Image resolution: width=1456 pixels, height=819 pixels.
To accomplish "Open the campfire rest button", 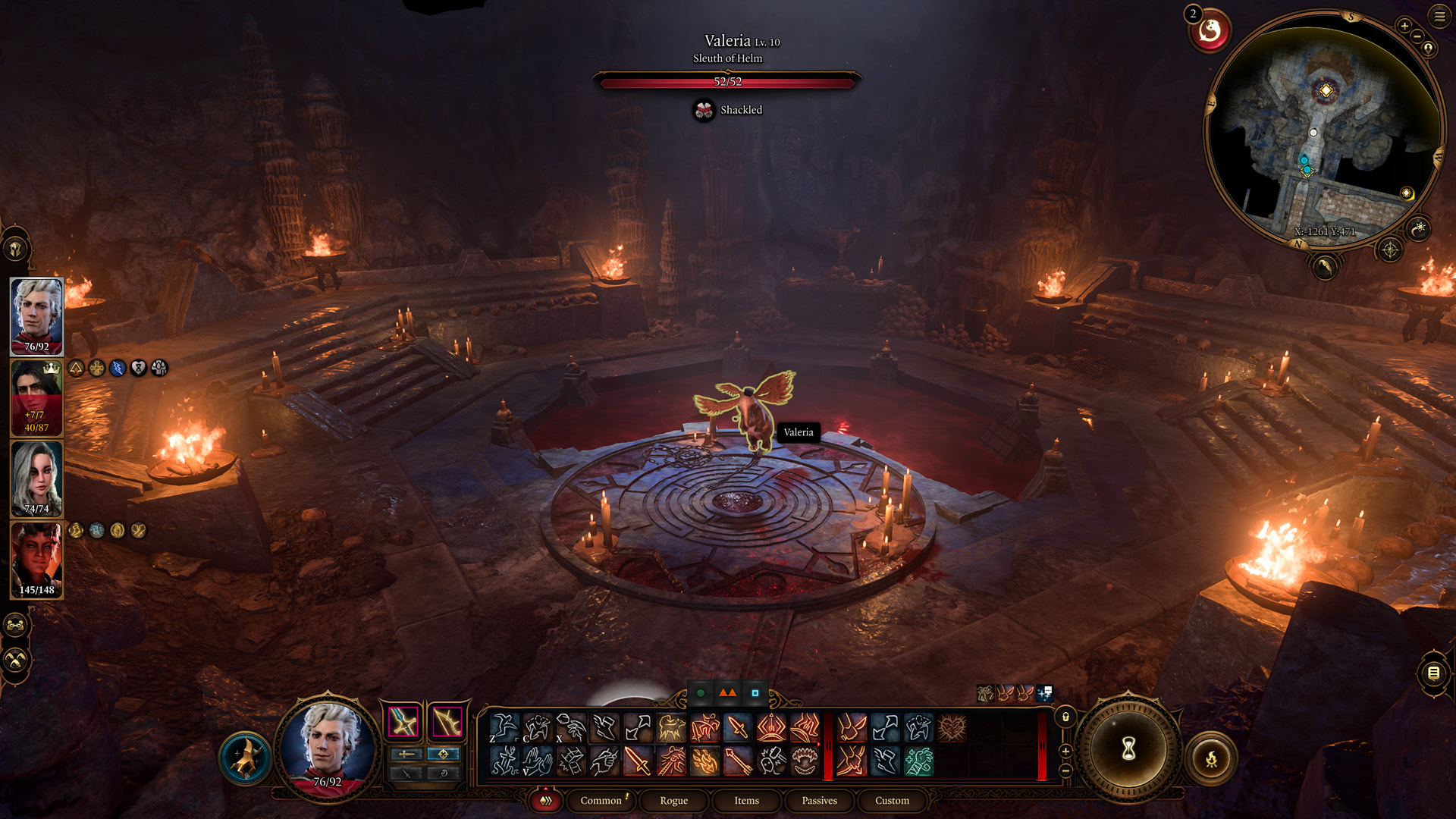I will pos(1211,758).
